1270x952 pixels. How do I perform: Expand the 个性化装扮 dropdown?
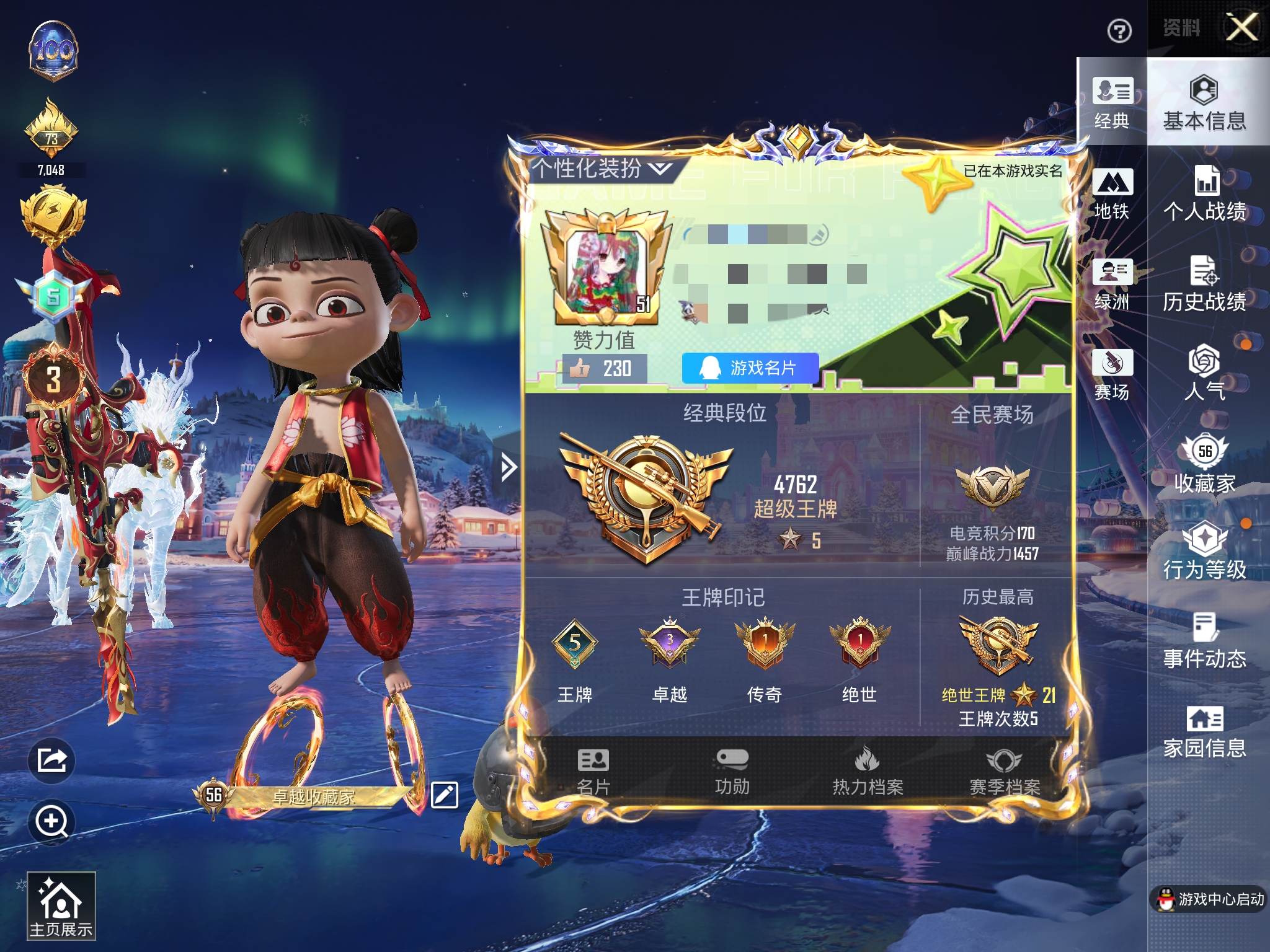(x=601, y=168)
